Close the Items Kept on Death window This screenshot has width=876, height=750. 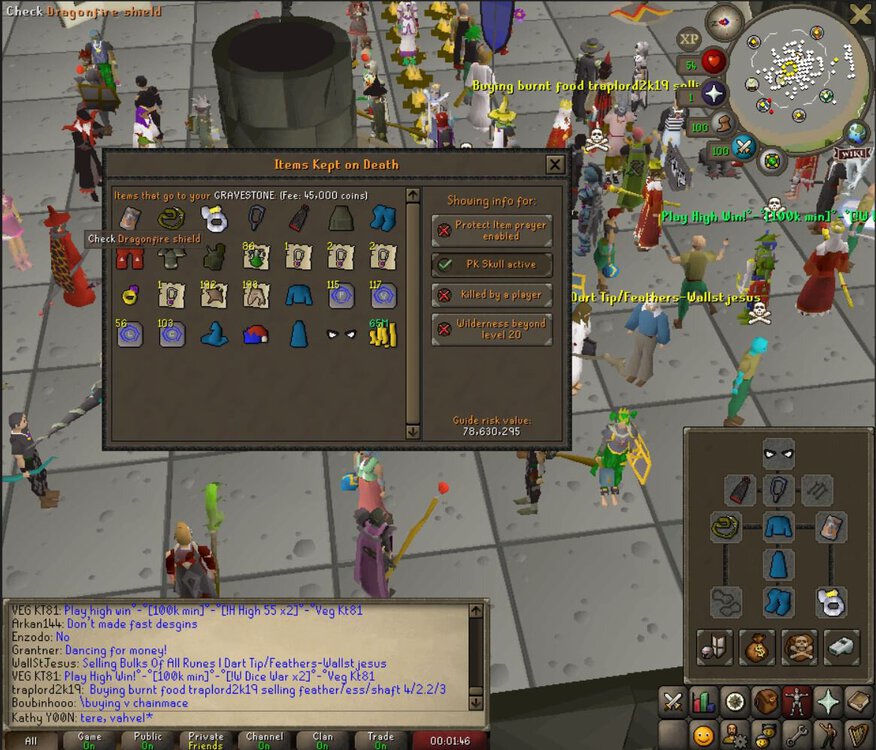click(555, 164)
